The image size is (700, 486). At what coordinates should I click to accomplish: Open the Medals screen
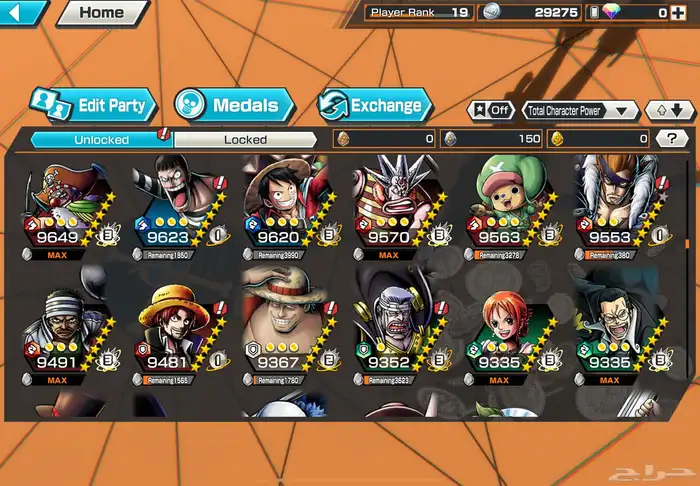pyautogui.click(x=234, y=104)
